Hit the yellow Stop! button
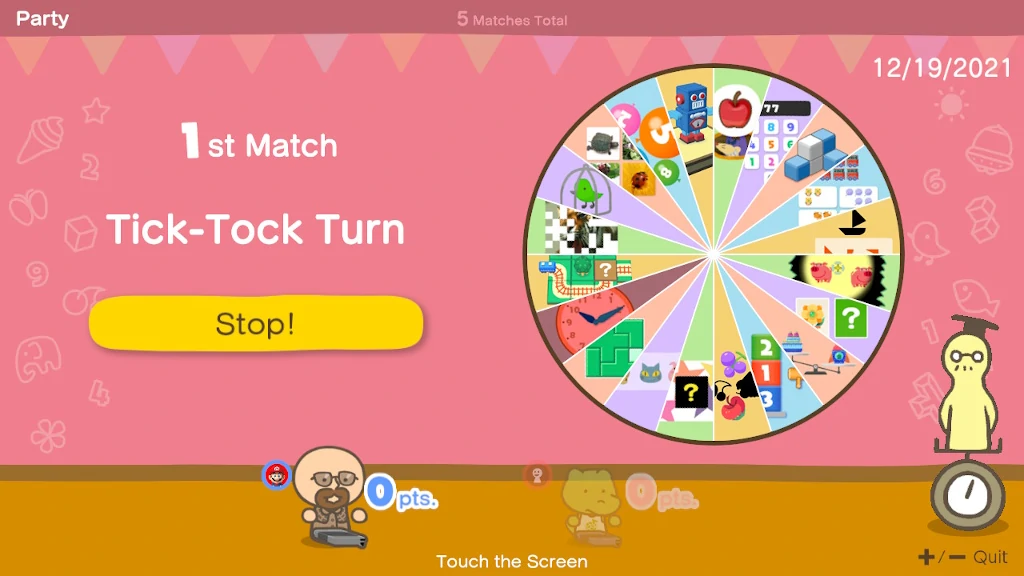The image size is (1024, 576). (256, 324)
